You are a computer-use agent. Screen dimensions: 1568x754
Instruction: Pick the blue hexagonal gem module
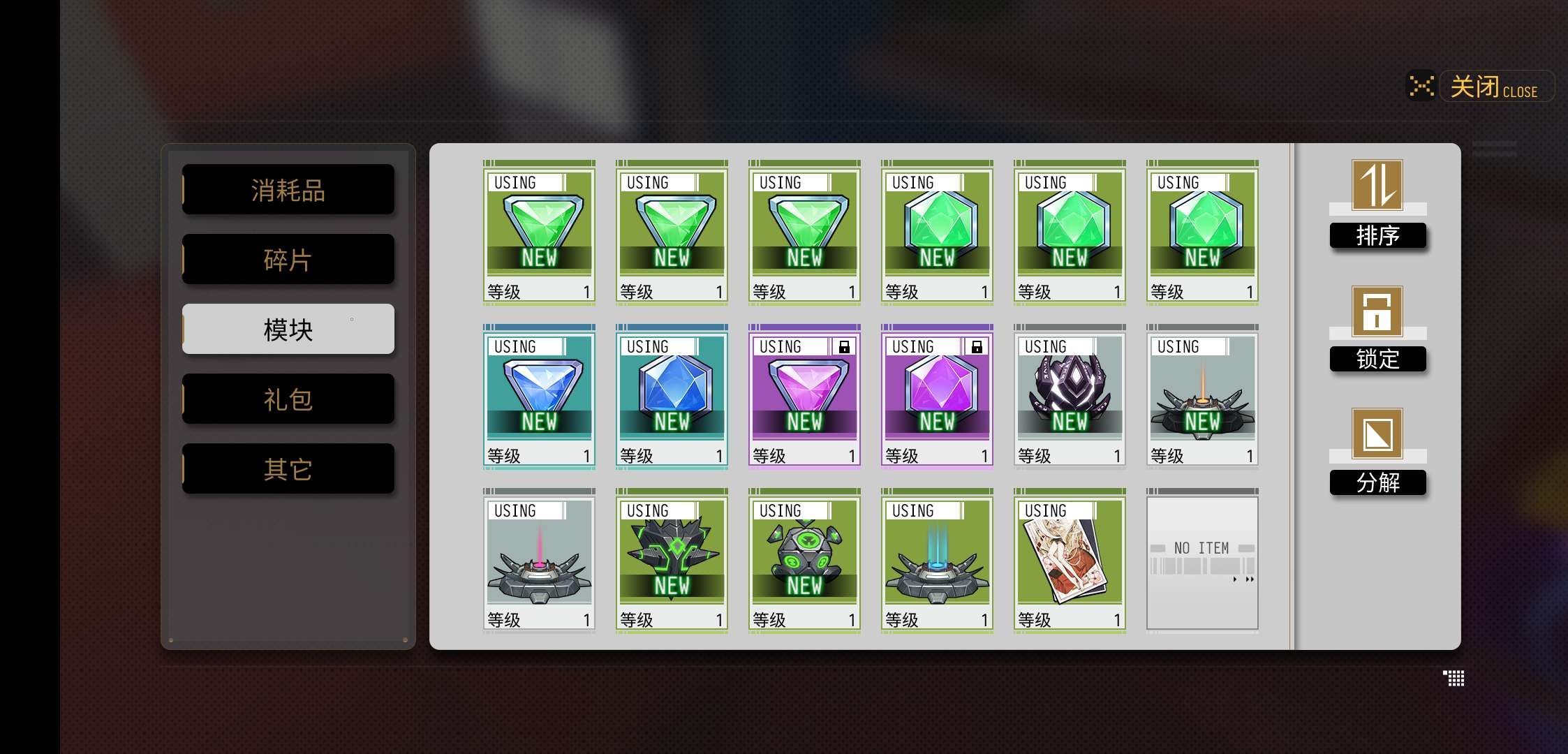point(672,396)
